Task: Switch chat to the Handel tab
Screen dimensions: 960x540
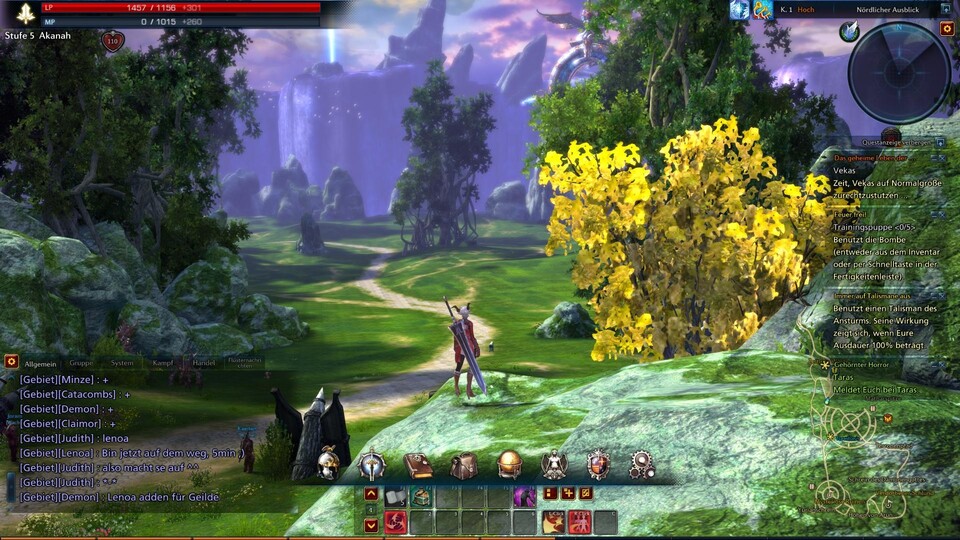Action: [204, 363]
